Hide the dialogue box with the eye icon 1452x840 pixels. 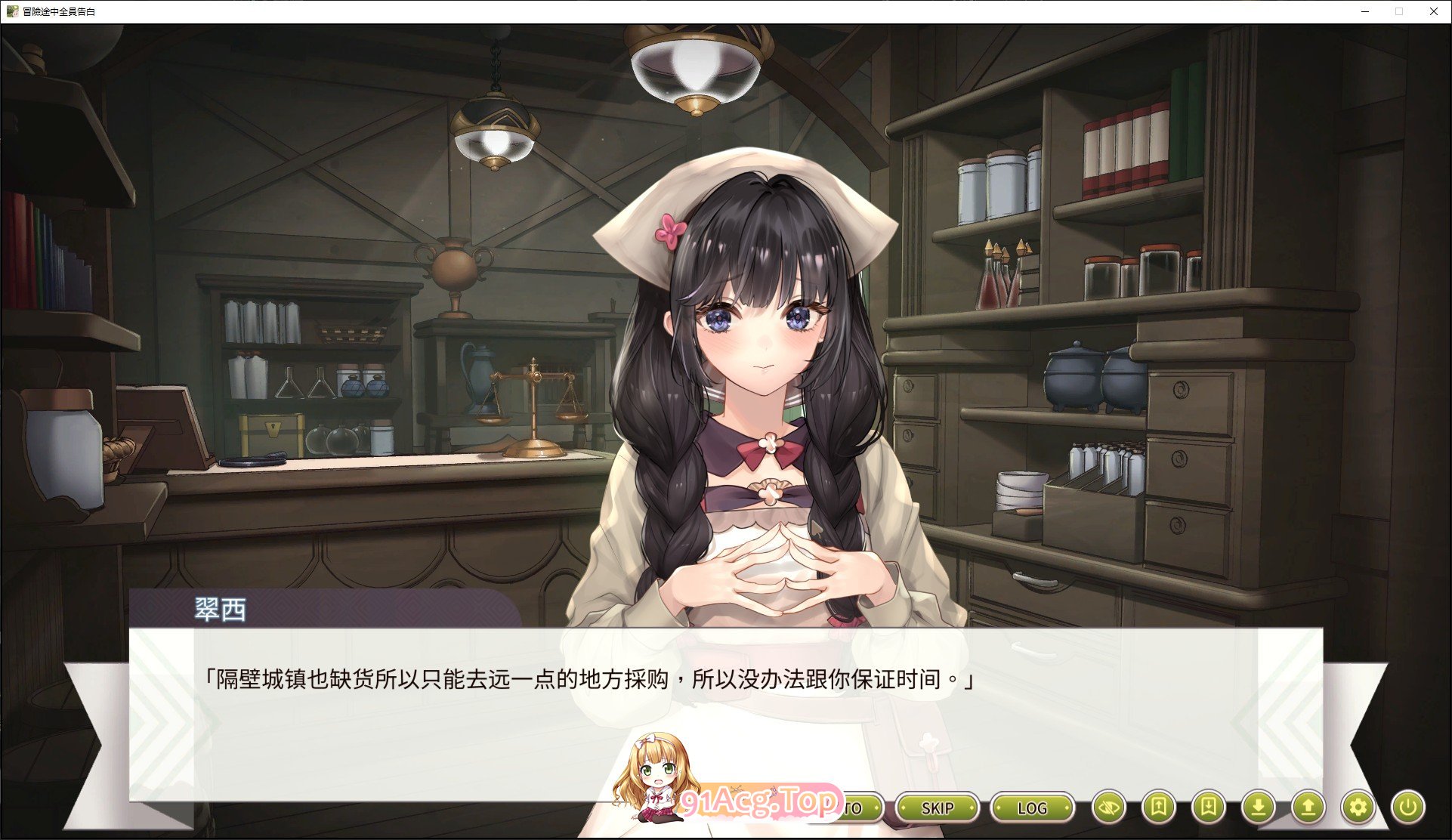point(1109,808)
